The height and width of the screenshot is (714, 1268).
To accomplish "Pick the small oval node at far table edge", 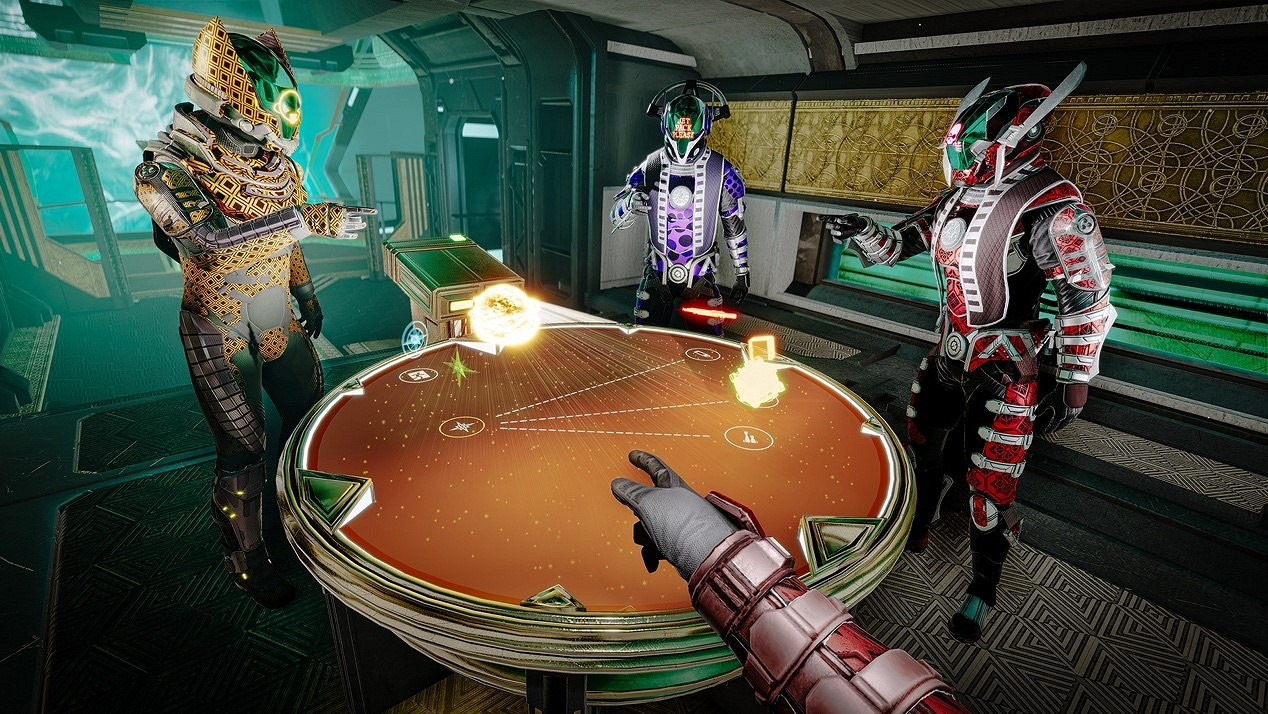I will coord(700,355).
